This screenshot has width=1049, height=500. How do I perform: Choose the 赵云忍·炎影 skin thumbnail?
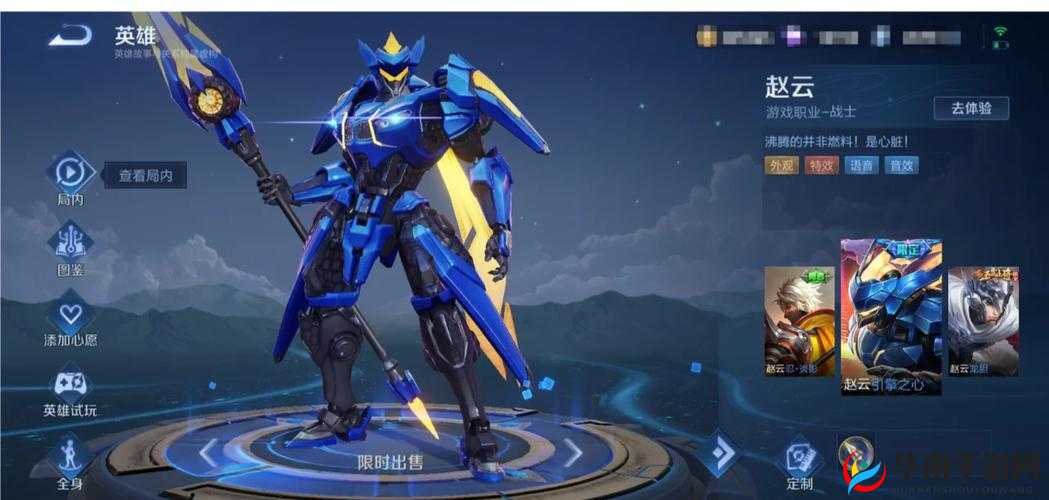[800, 320]
